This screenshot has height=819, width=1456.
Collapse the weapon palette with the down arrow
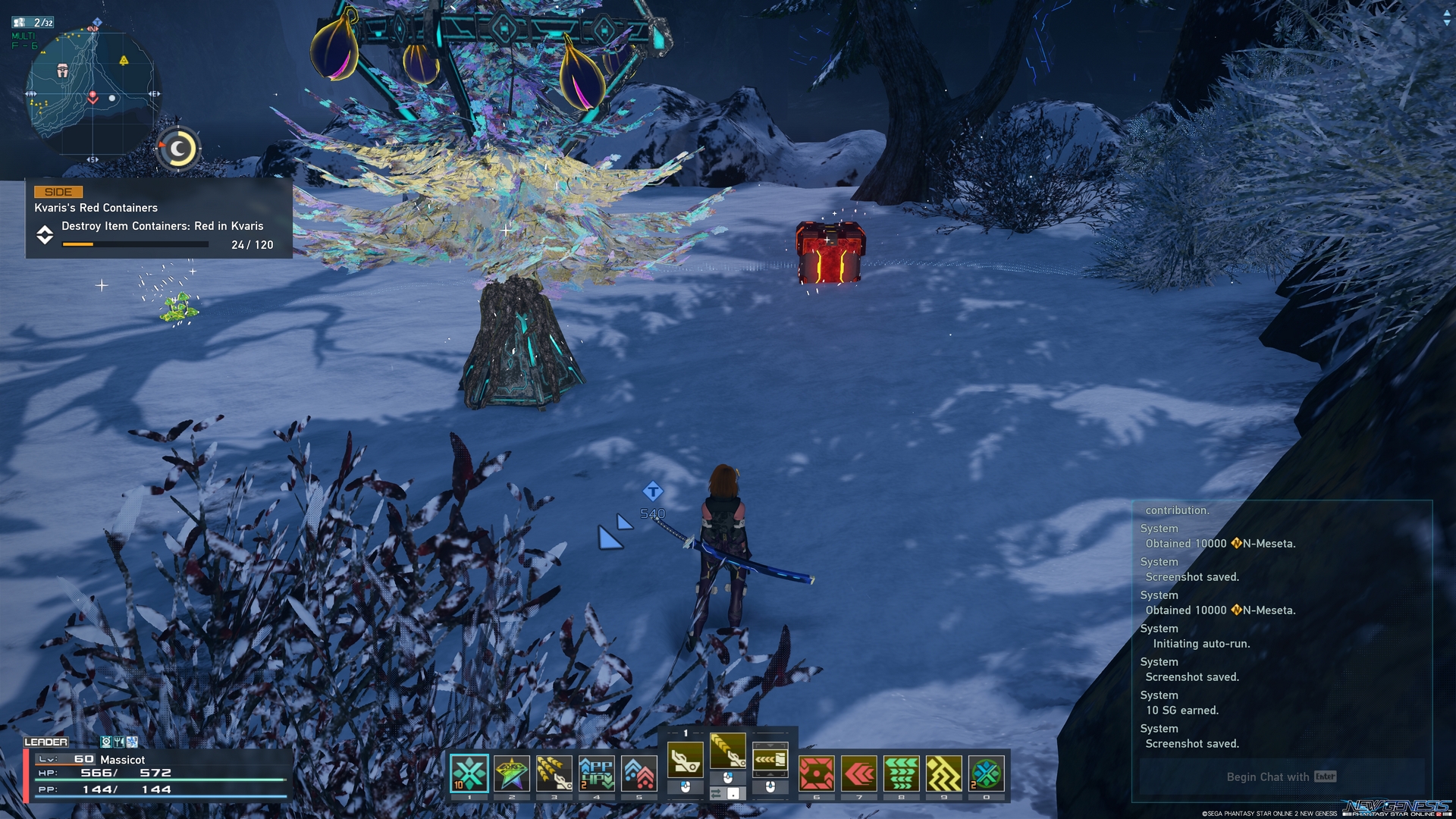[x=770, y=745]
